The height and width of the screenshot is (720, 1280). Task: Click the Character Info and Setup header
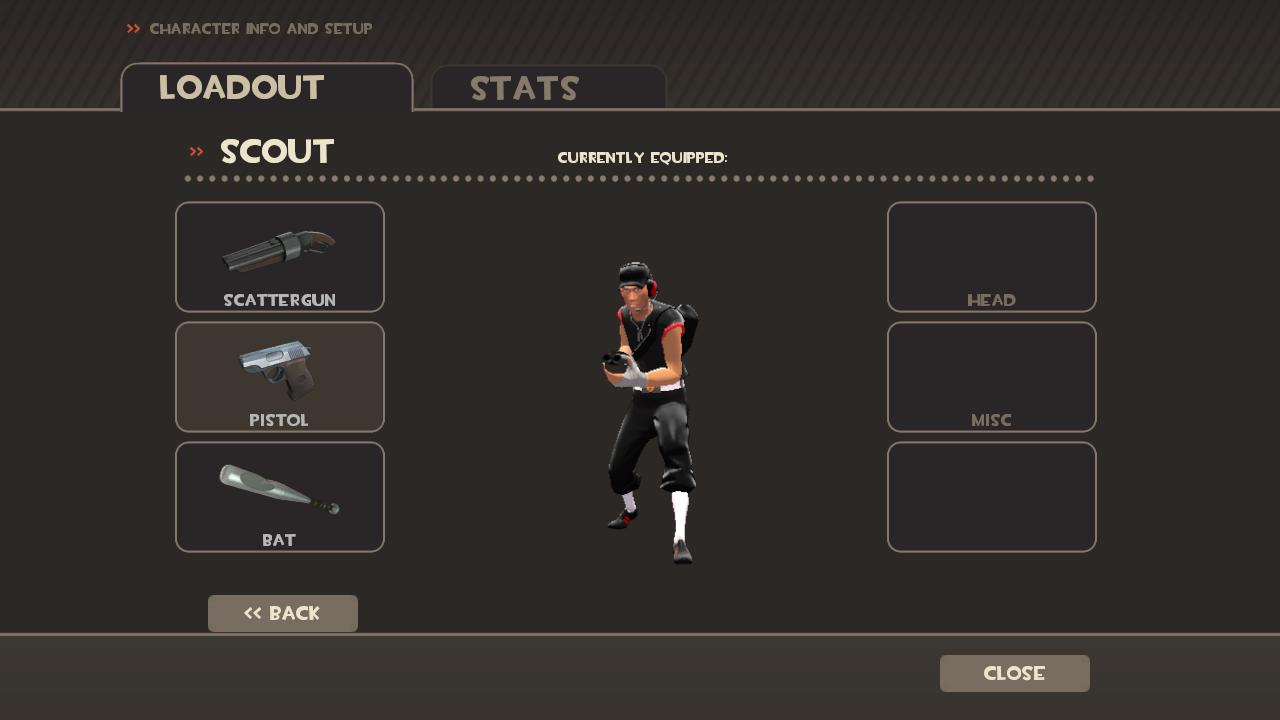click(x=260, y=29)
